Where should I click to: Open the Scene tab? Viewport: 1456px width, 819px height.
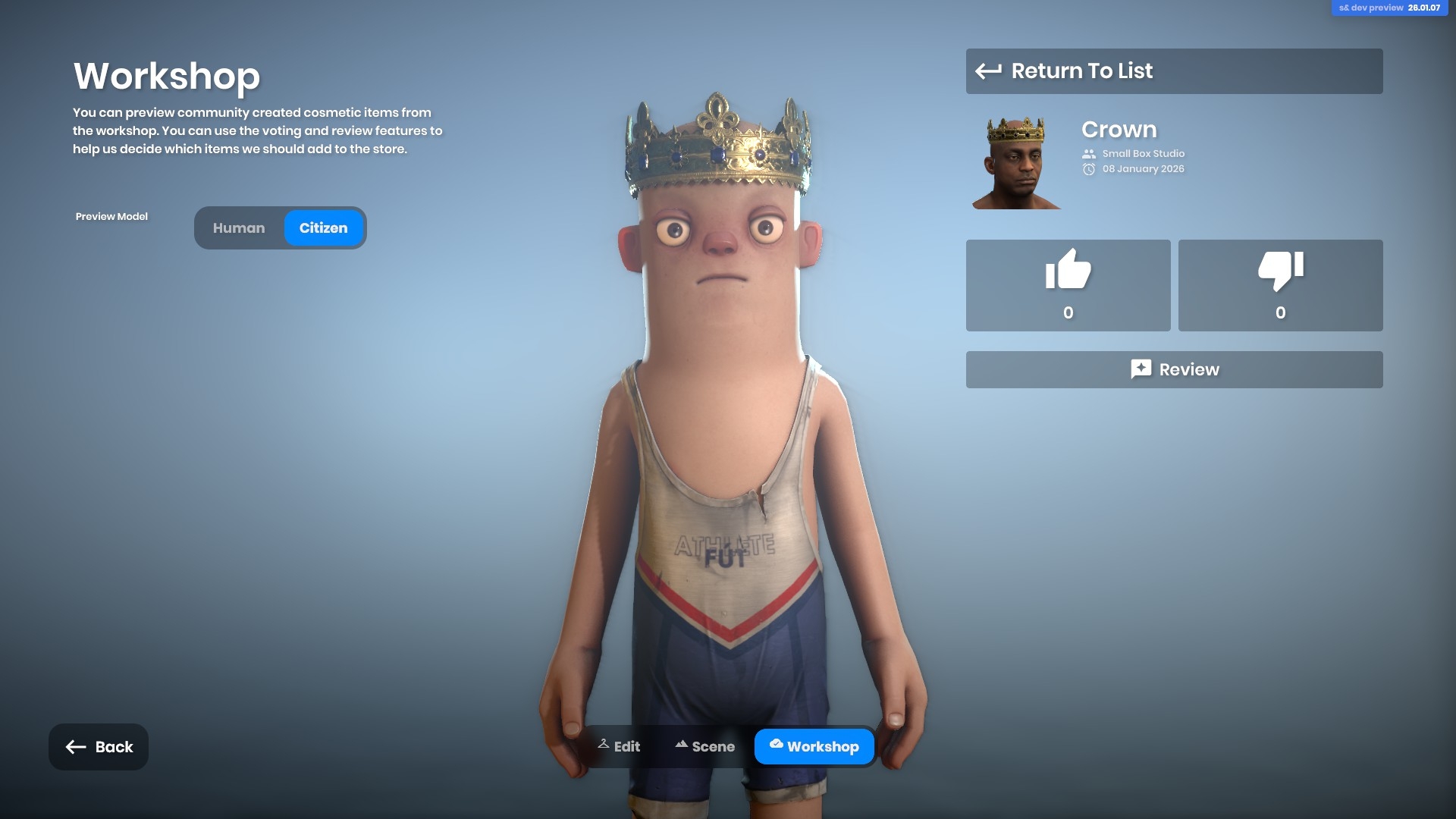704,747
